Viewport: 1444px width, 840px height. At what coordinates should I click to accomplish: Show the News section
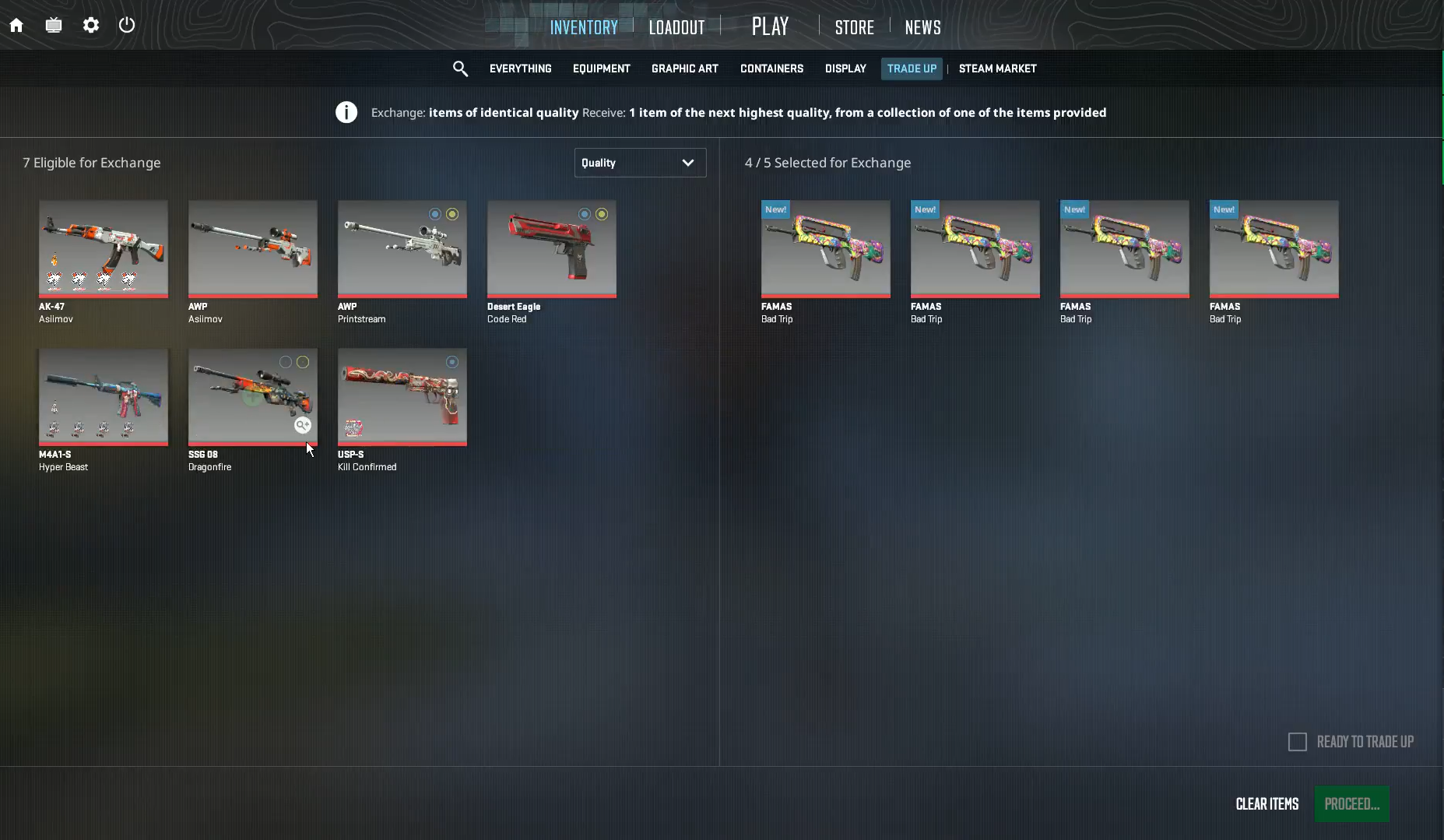click(922, 27)
